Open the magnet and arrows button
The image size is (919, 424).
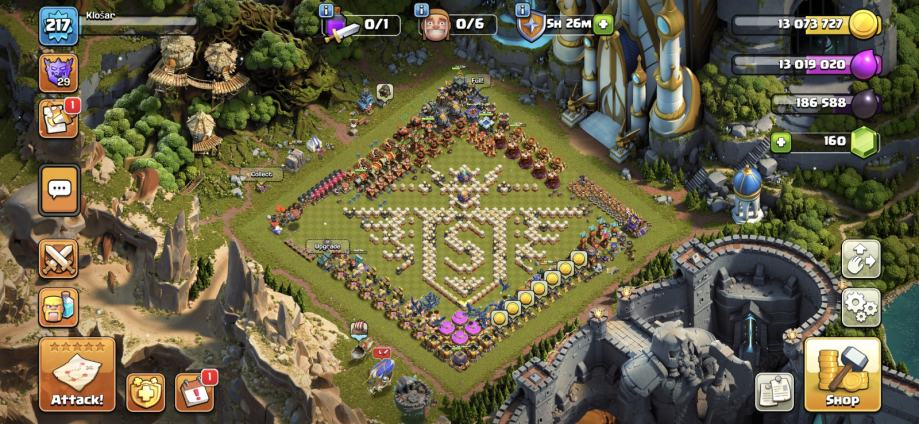point(861,259)
